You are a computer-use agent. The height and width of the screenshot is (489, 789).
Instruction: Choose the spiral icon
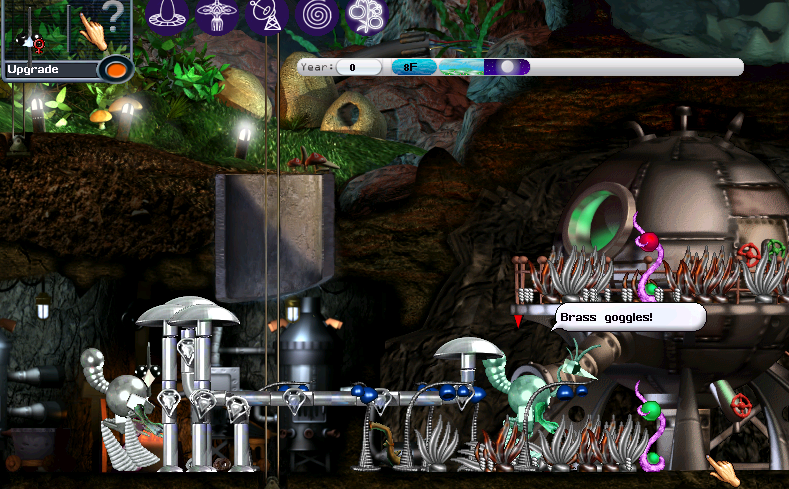tap(317, 15)
